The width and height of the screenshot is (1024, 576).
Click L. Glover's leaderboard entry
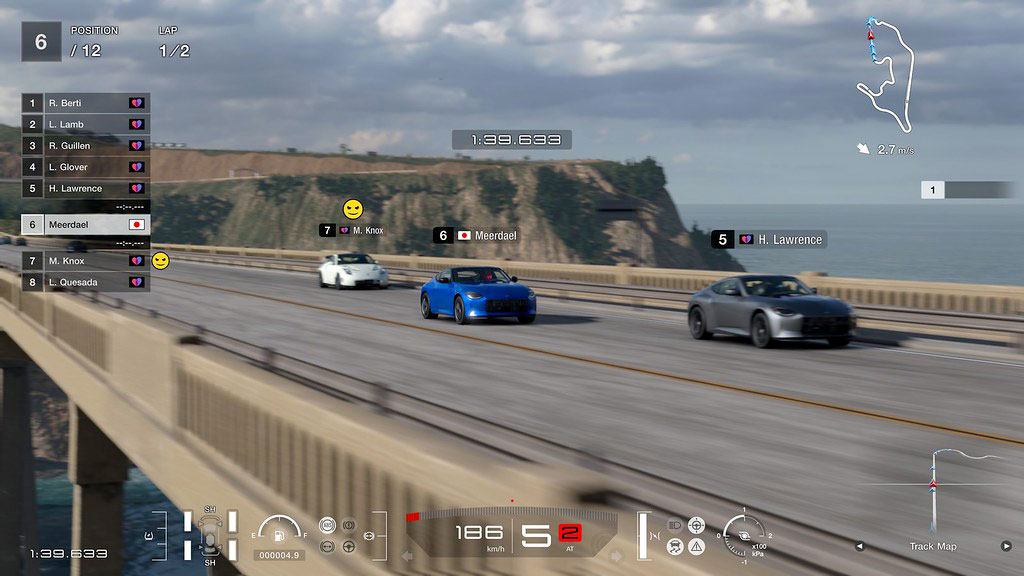pos(86,167)
